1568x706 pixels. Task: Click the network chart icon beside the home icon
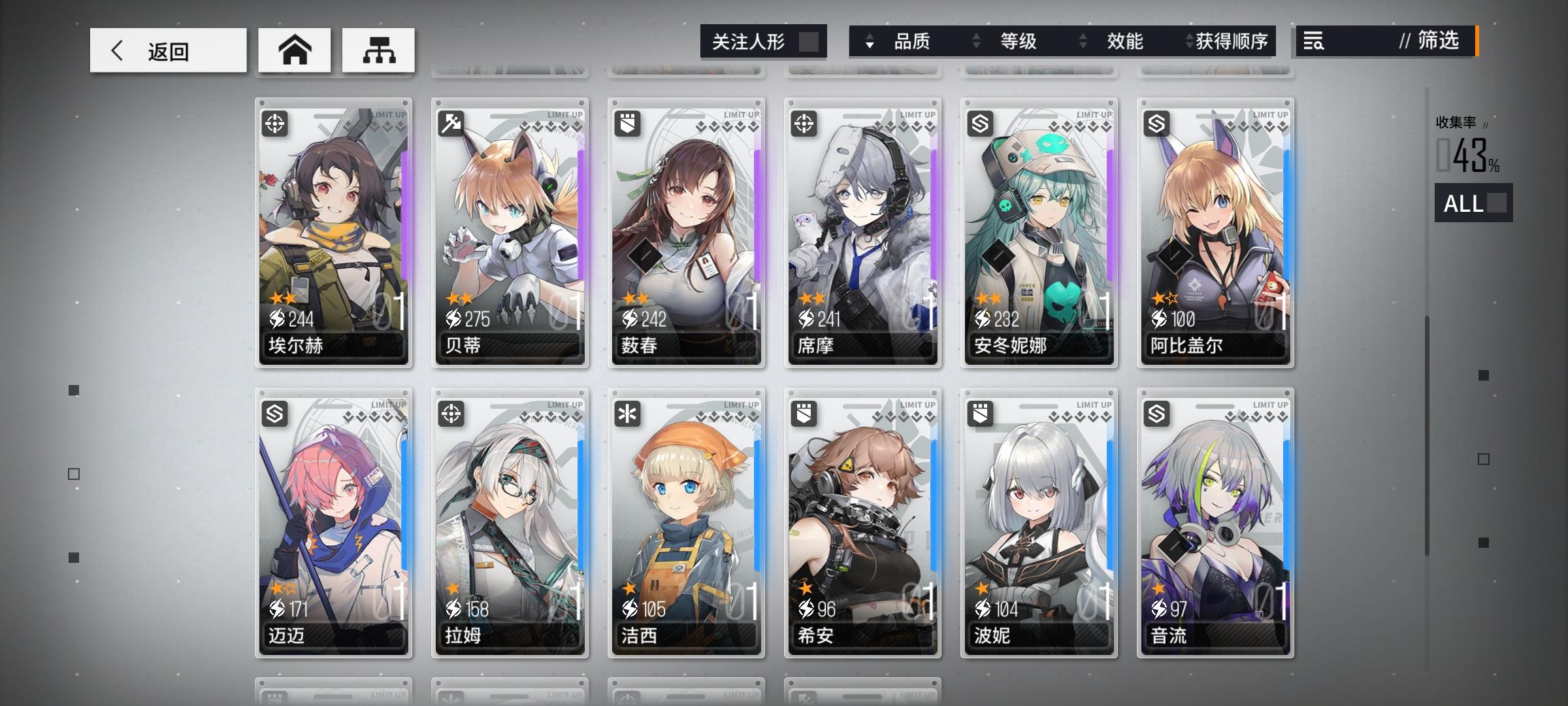pos(378,49)
